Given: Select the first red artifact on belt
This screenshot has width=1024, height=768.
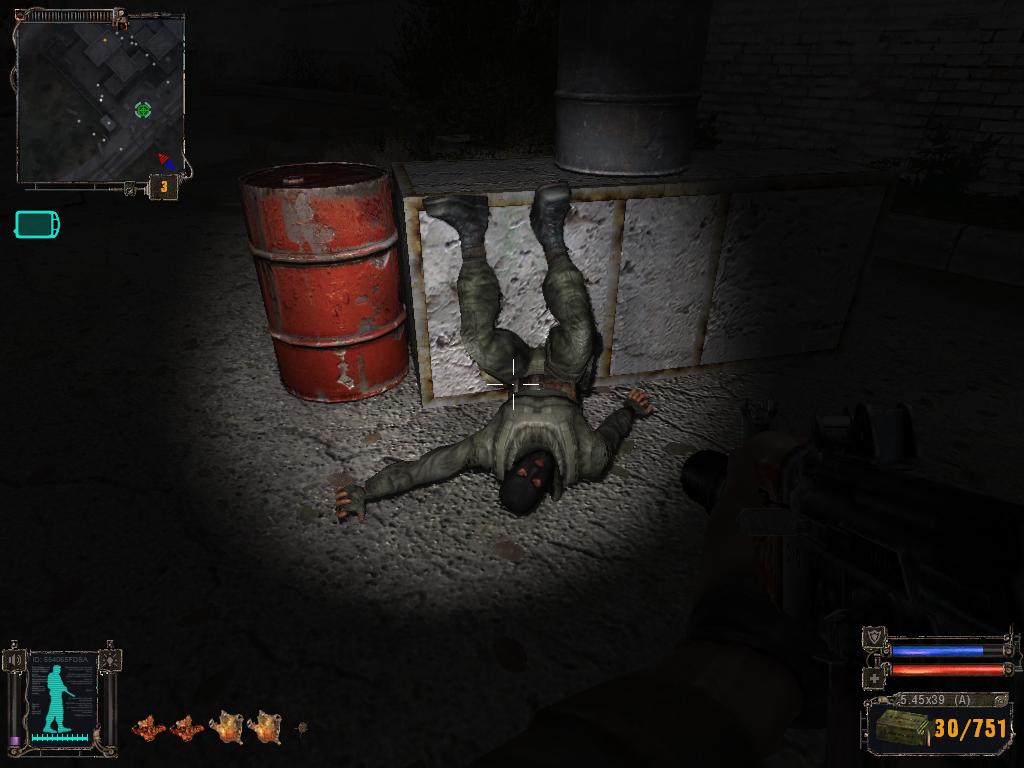Looking at the screenshot, I should click(147, 727).
